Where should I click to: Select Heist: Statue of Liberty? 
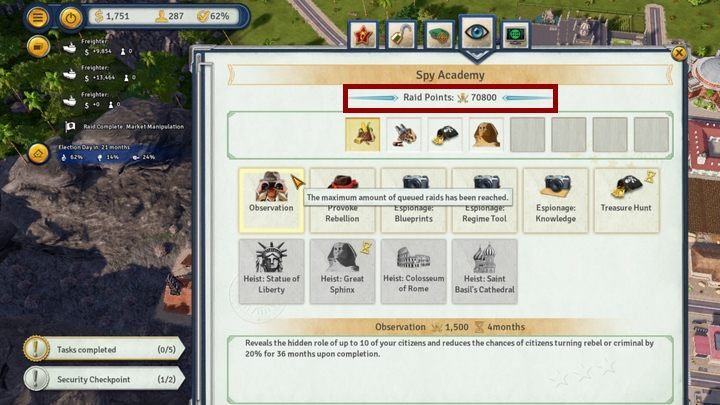coord(271,271)
